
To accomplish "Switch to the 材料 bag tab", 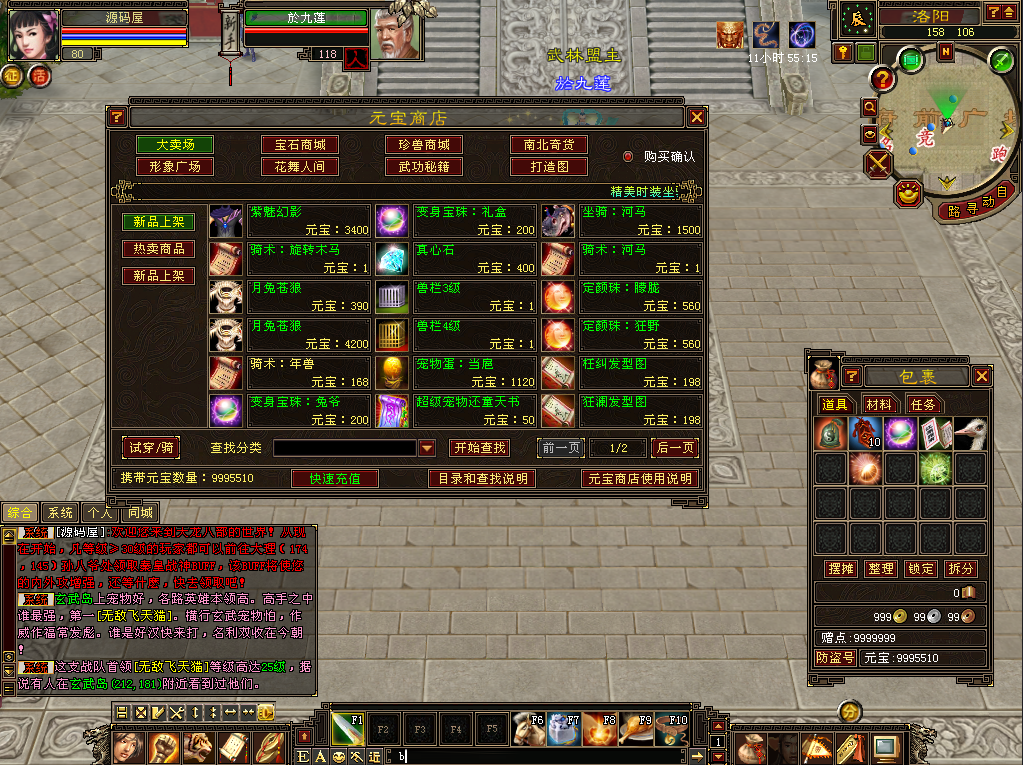I will click(879, 404).
